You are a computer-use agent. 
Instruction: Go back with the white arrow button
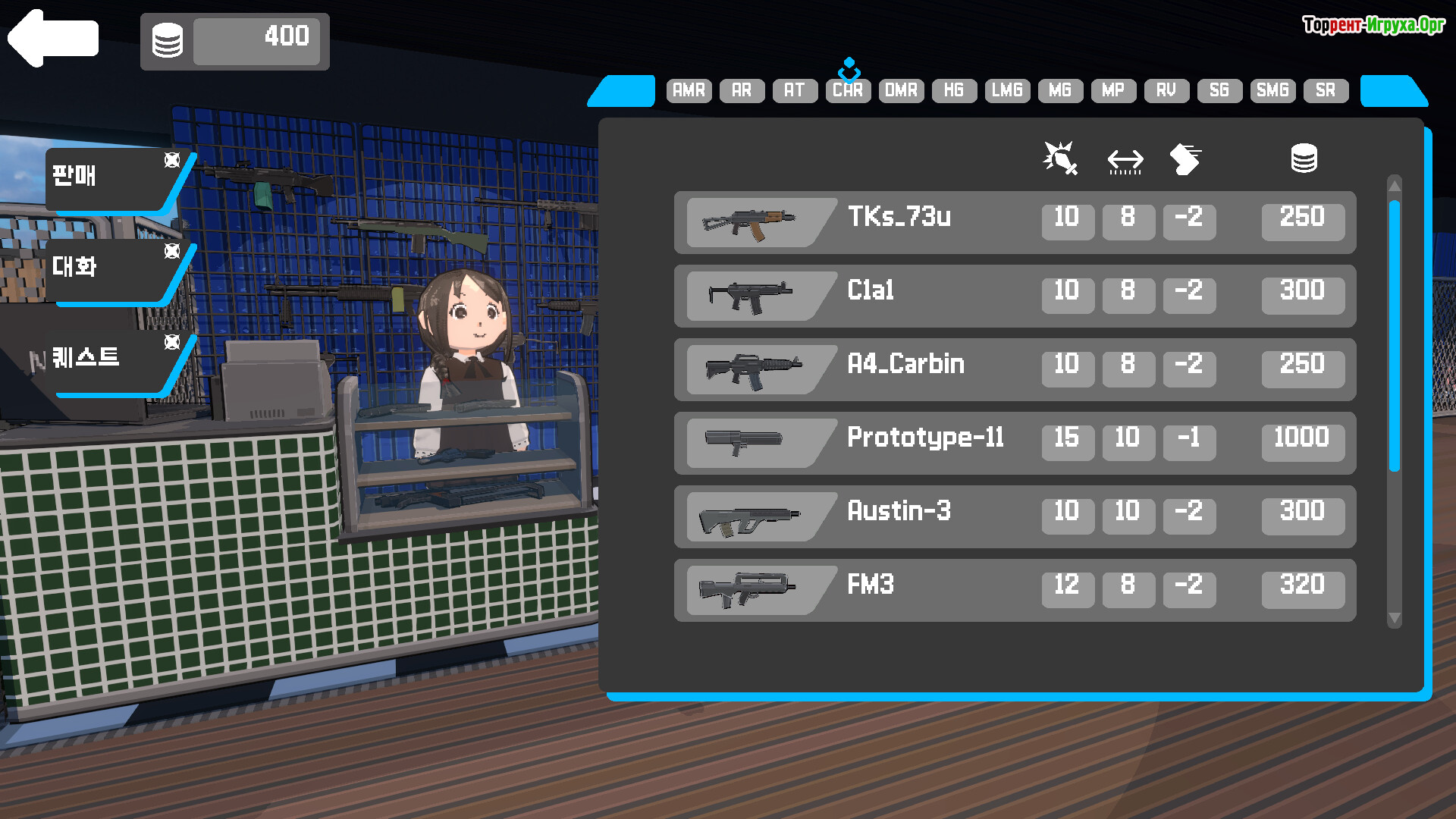[x=53, y=38]
